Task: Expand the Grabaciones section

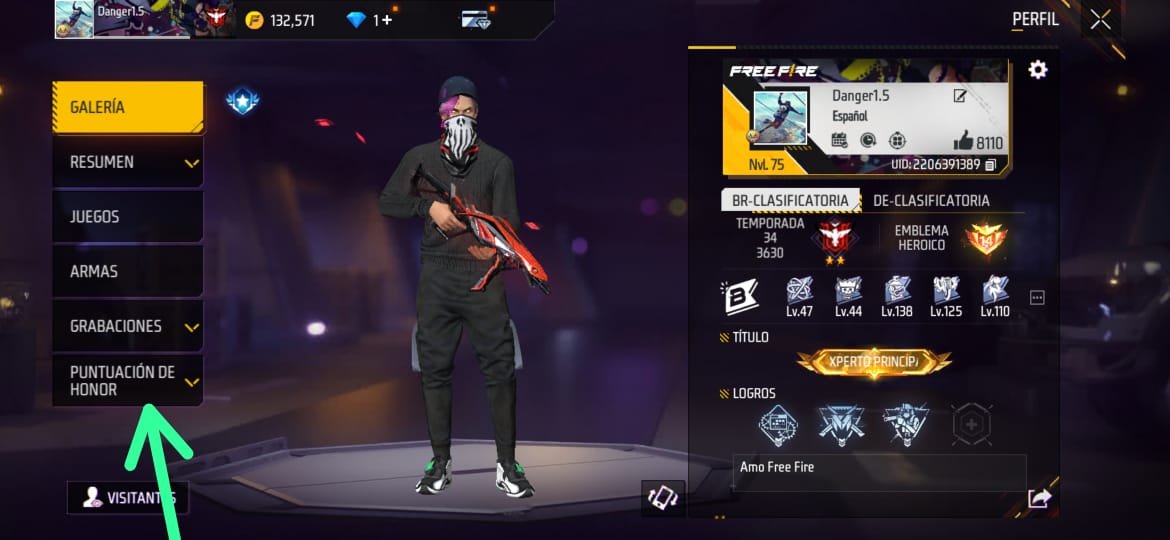Action: coord(127,326)
